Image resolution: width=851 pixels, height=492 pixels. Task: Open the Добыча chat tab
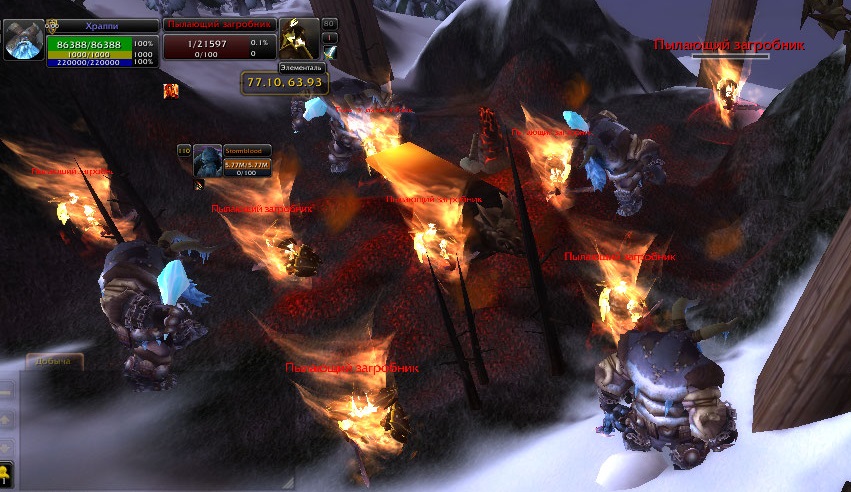[x=50, y=362]
